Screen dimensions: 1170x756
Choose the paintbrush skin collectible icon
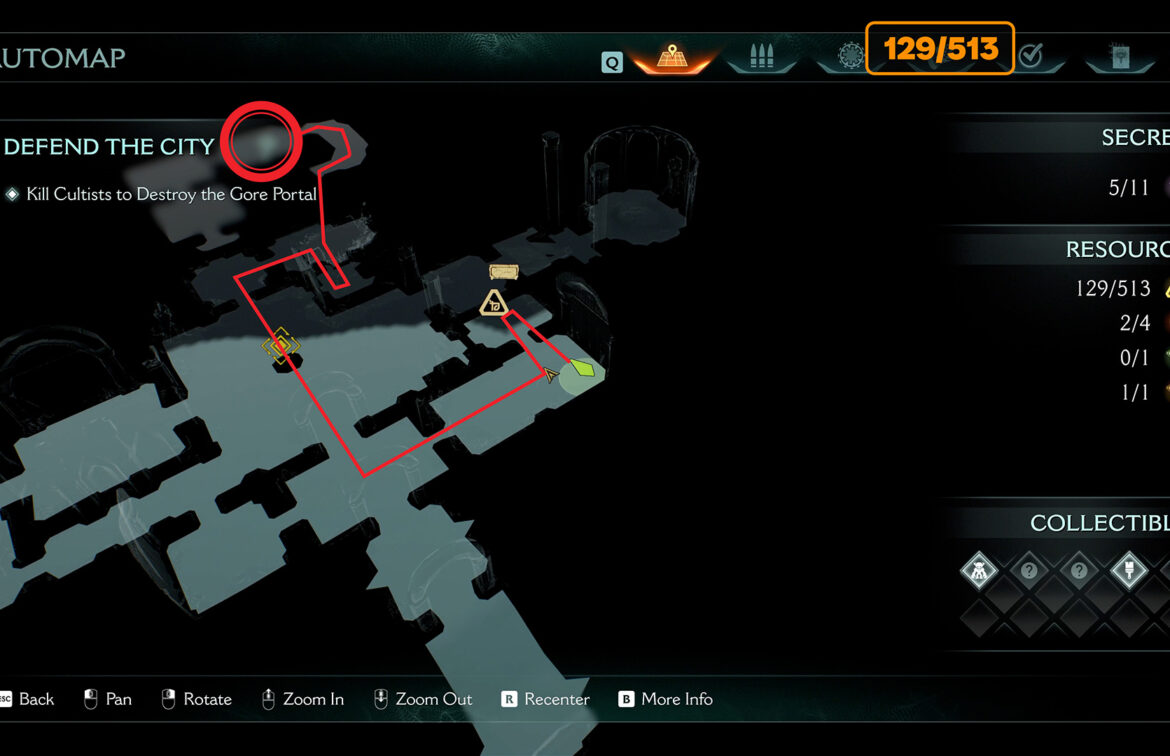1129,572
